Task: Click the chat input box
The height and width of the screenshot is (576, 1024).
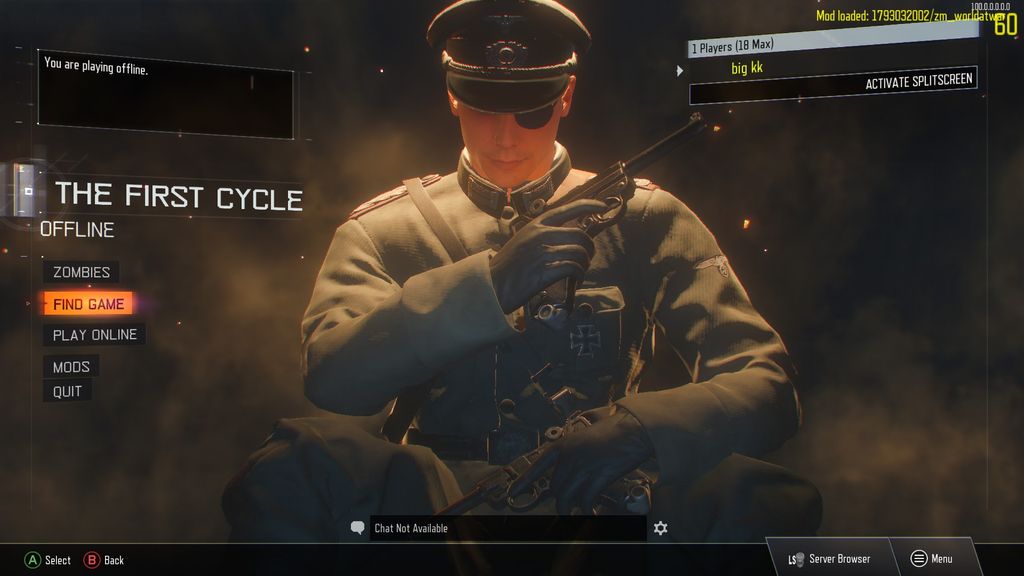Action: (507, 528)
